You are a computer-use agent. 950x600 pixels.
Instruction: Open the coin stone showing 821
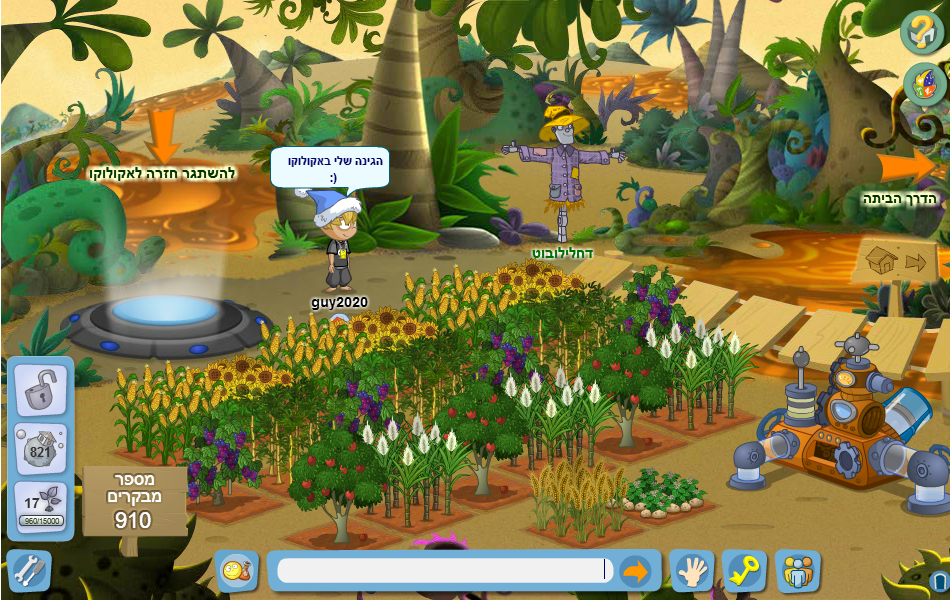click(x=40, y=447)
